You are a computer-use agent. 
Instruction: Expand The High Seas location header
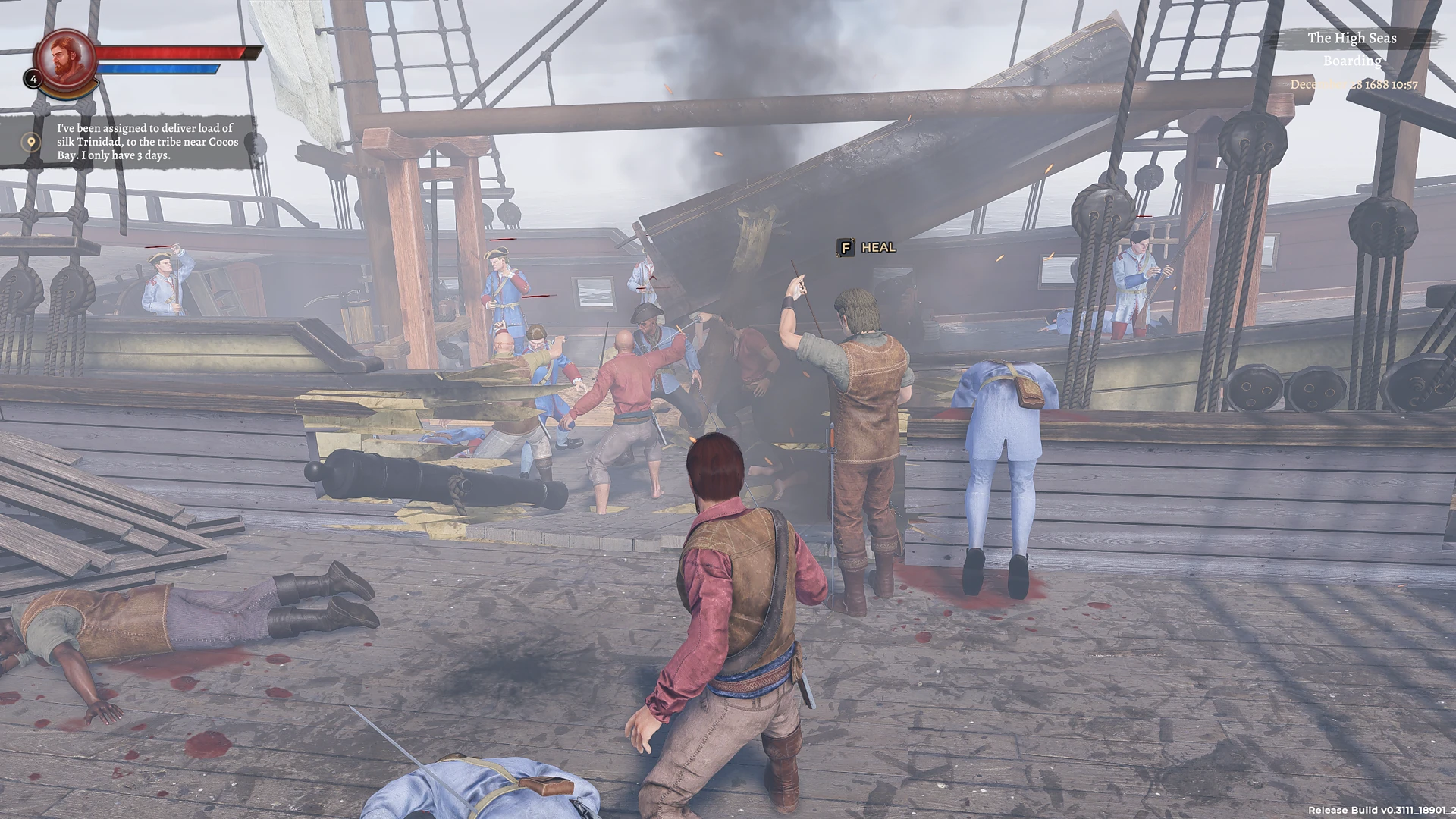pos(1354,38)
